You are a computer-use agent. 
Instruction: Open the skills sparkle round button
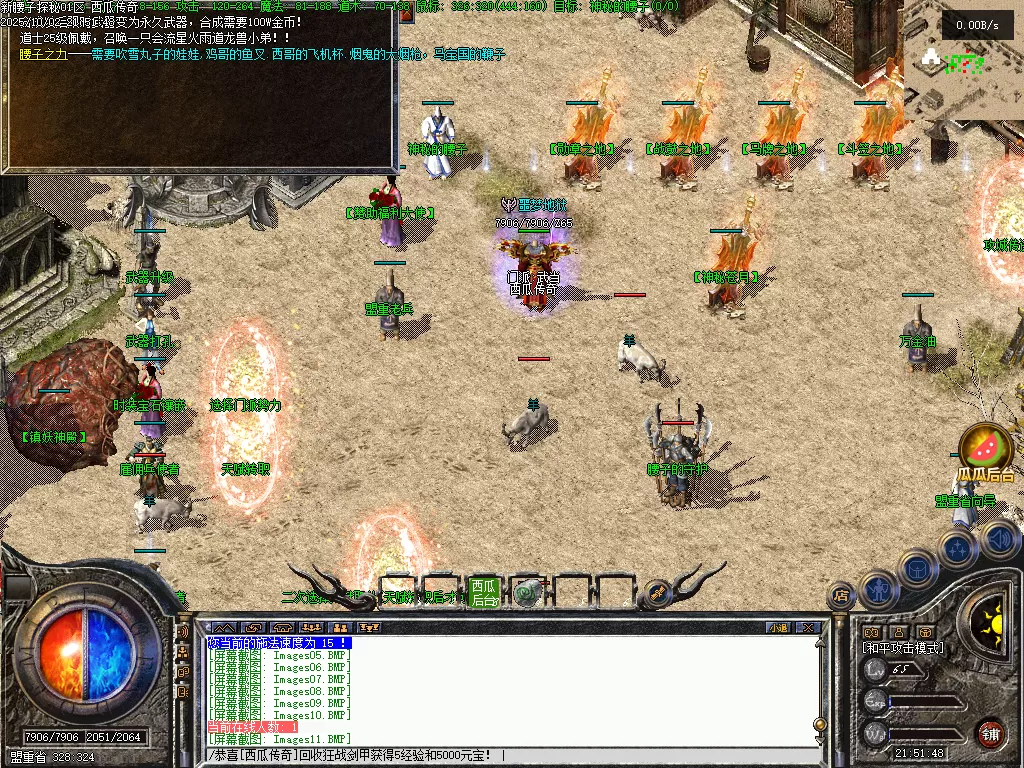pos(957,549)
